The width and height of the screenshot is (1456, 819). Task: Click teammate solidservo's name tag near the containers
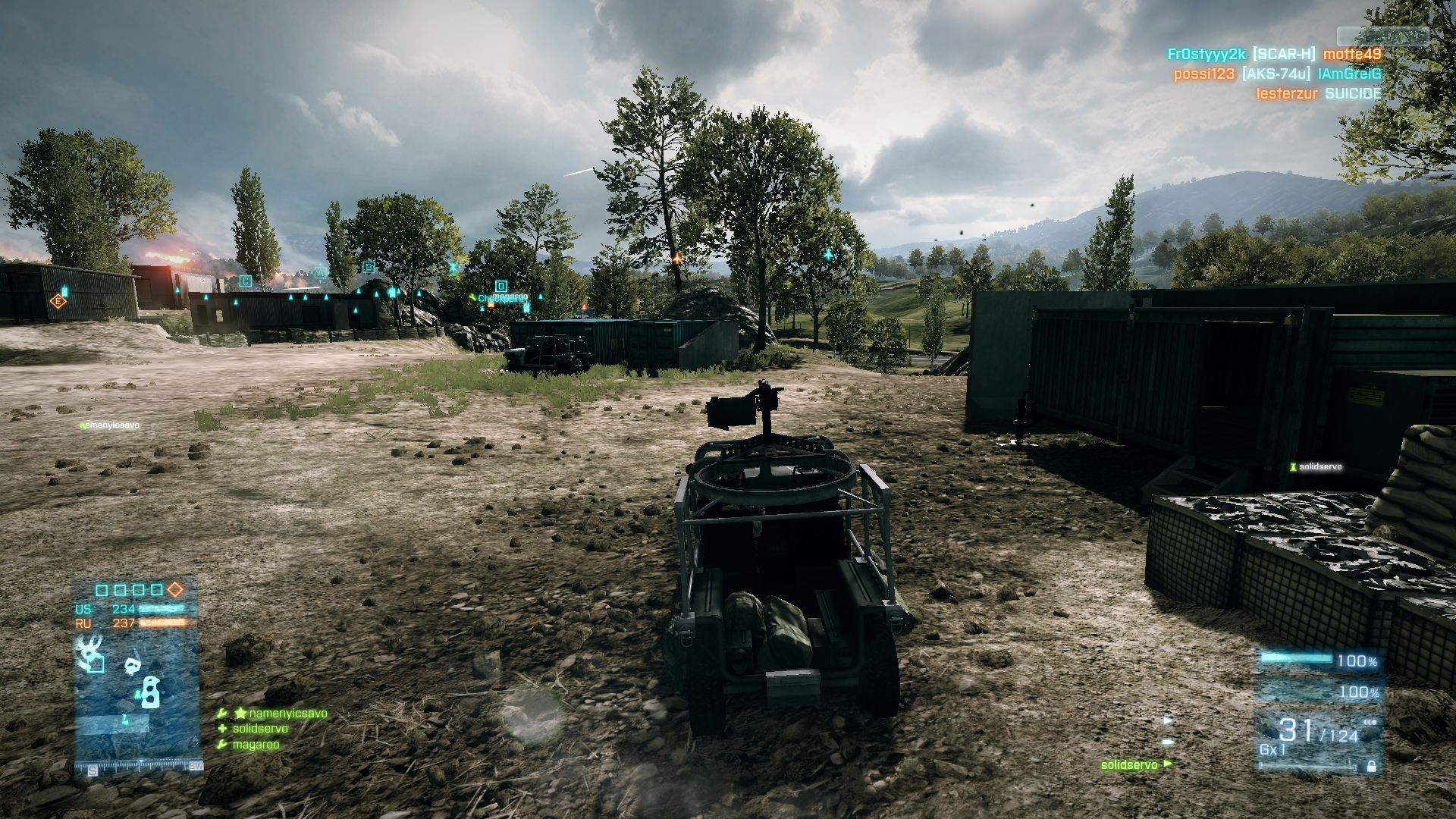pyautogui.click(x=1316, y=468)
